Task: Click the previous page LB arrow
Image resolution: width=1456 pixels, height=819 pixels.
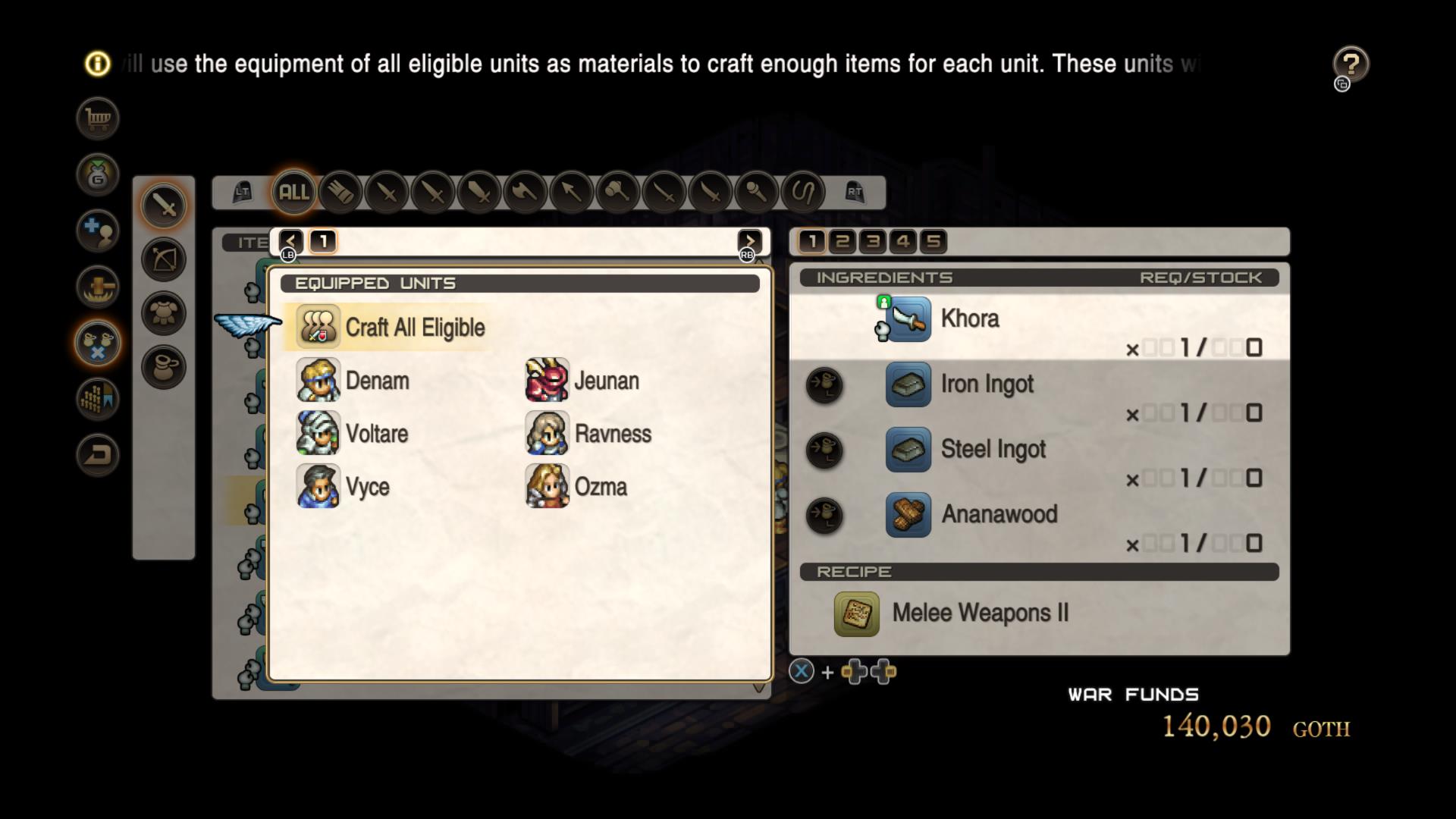Action: click(290, 241)
